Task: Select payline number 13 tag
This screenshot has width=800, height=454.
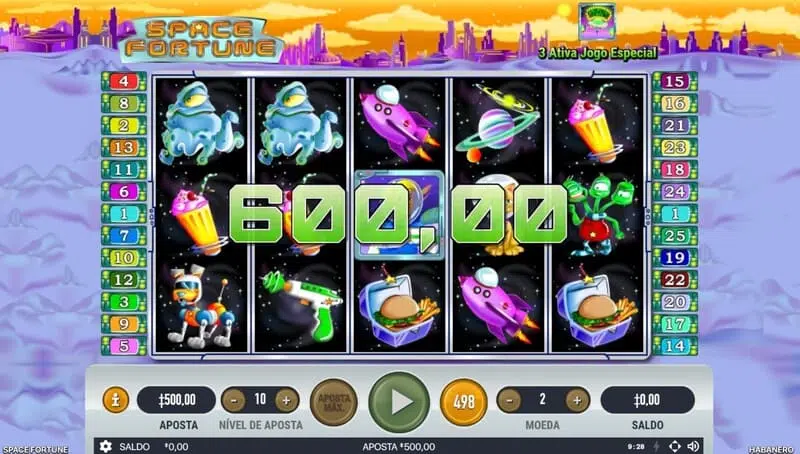Action: [126, 147]
